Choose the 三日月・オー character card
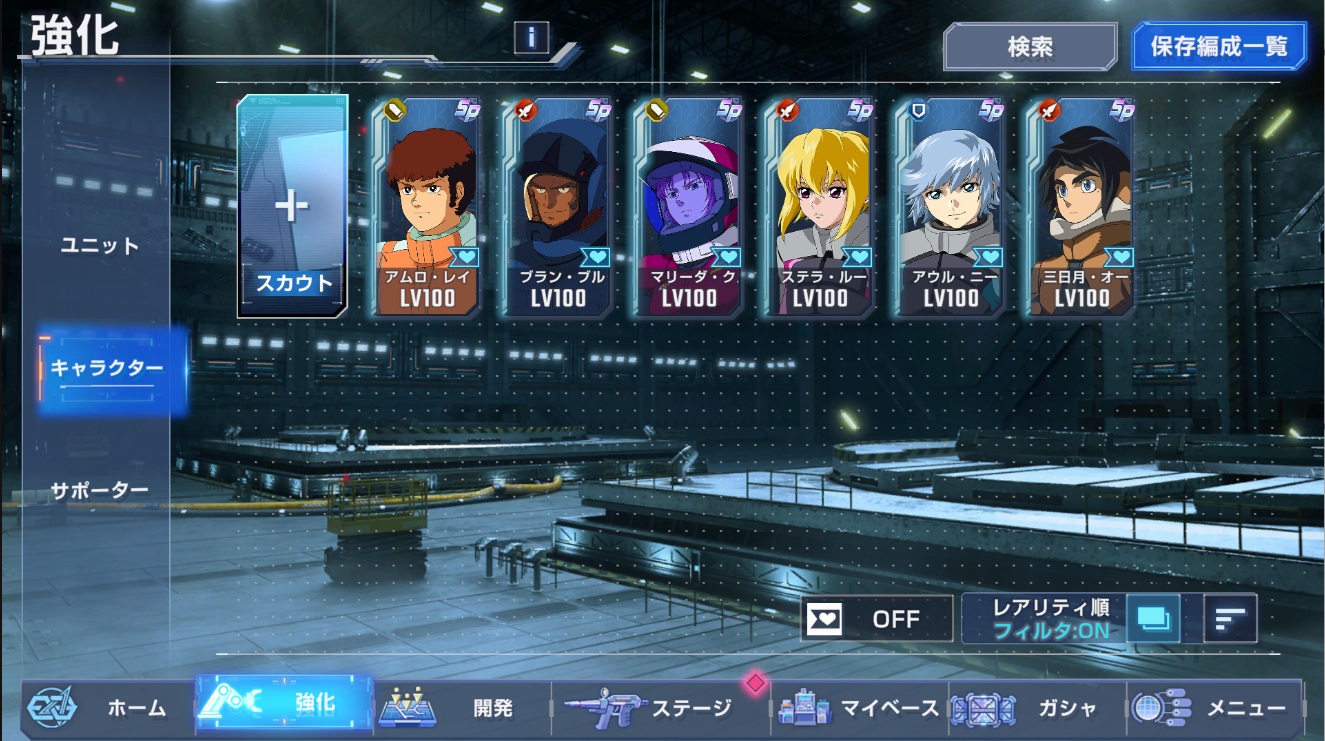 (x=1082, y=206)
